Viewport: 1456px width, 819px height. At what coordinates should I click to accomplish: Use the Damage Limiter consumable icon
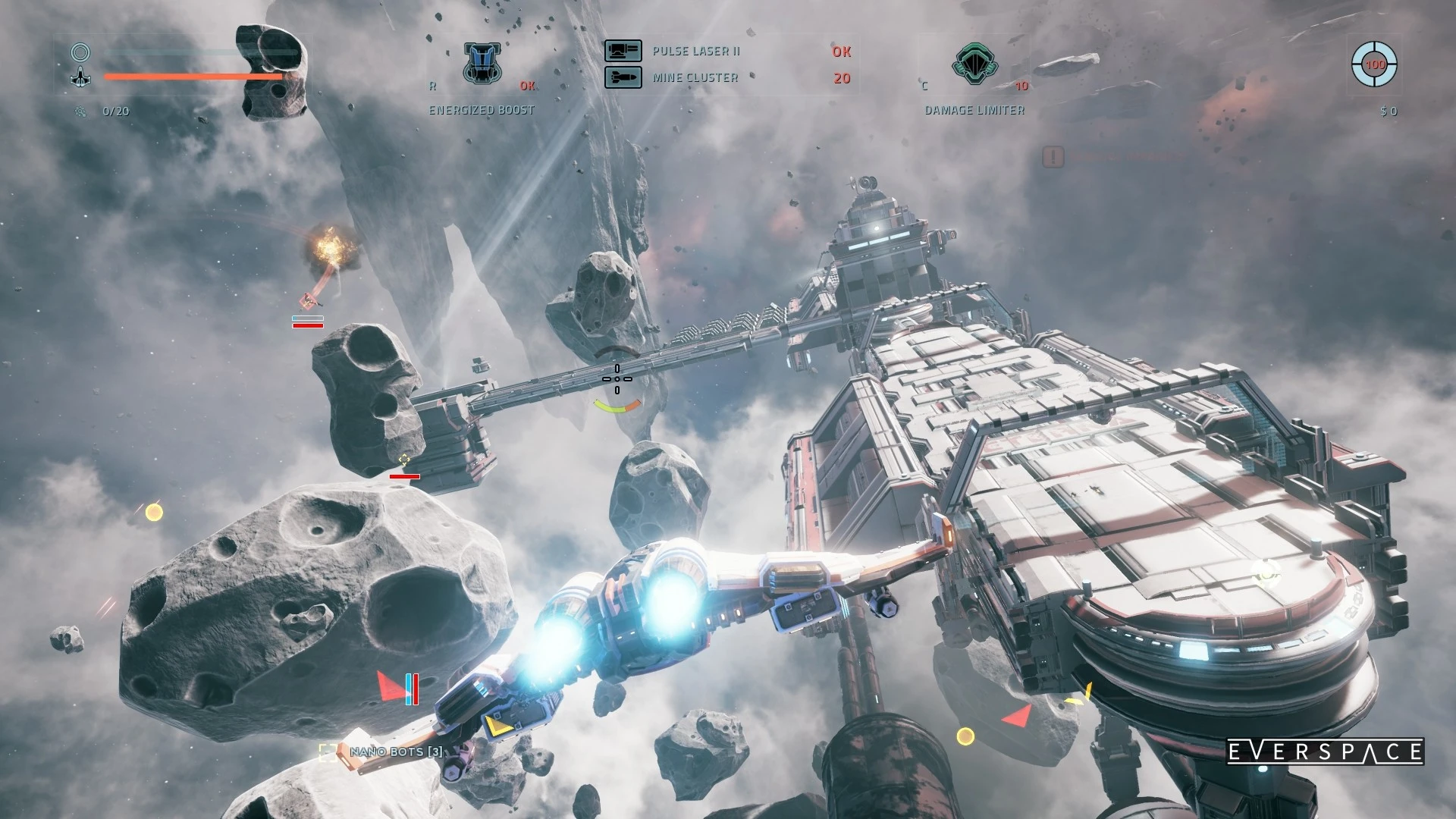coord(975,64)
